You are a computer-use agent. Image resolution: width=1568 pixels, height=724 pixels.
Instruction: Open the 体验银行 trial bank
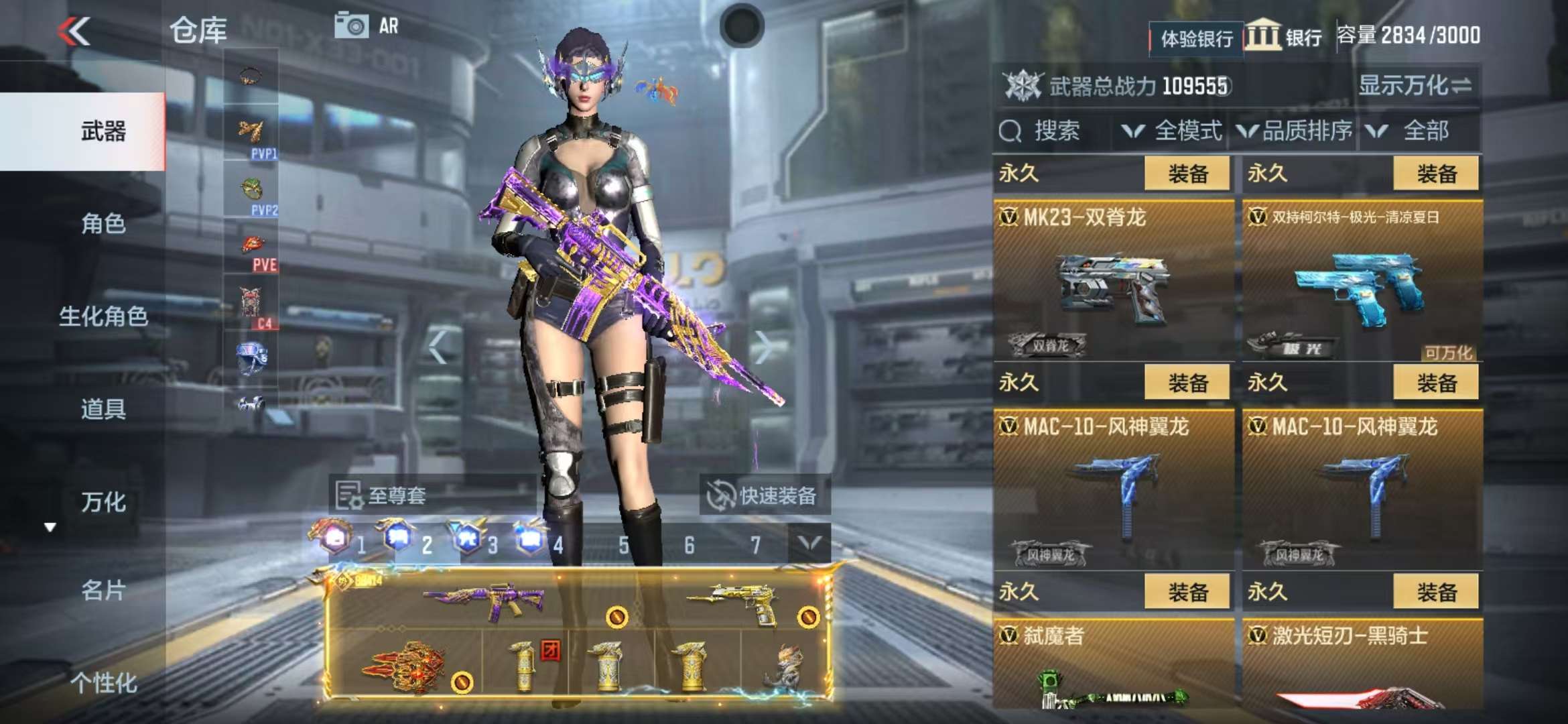[x=1196, y=38]
